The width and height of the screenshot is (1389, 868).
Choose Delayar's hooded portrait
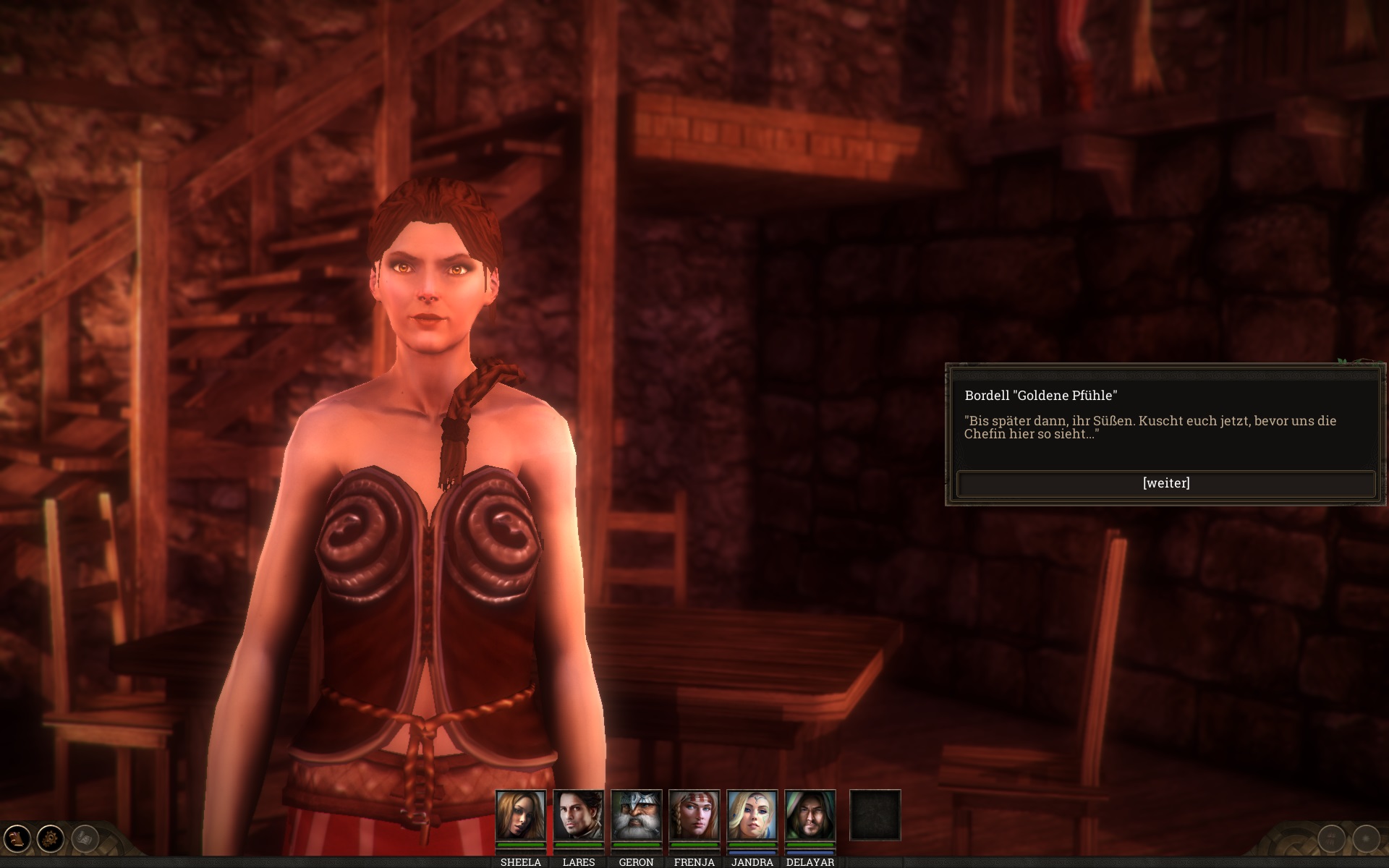(x=810, y=815)
